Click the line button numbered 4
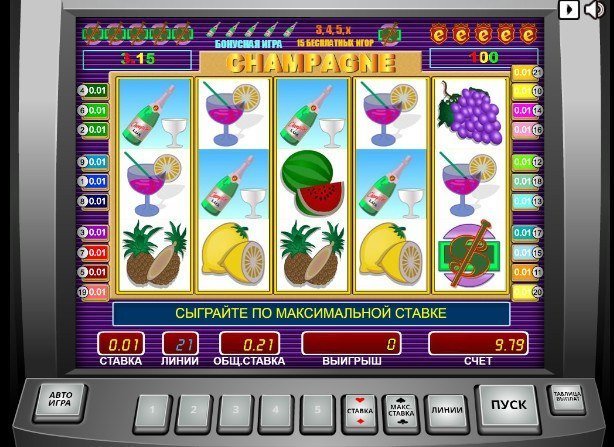The image size is (614, 447). tap(276, 411)
